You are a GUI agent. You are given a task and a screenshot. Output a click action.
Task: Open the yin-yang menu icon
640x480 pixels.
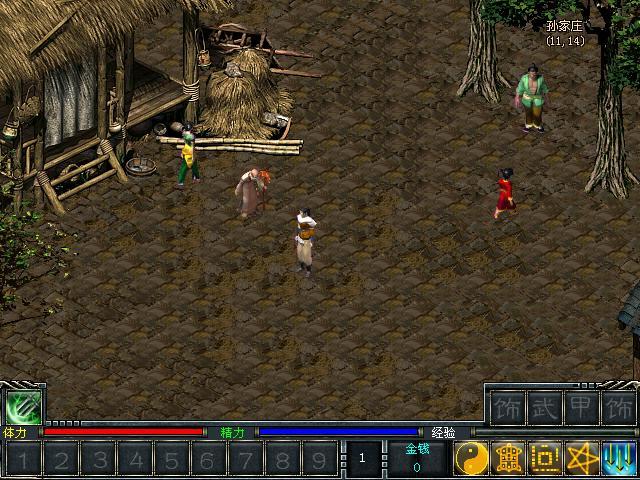[x=471, y=459]
